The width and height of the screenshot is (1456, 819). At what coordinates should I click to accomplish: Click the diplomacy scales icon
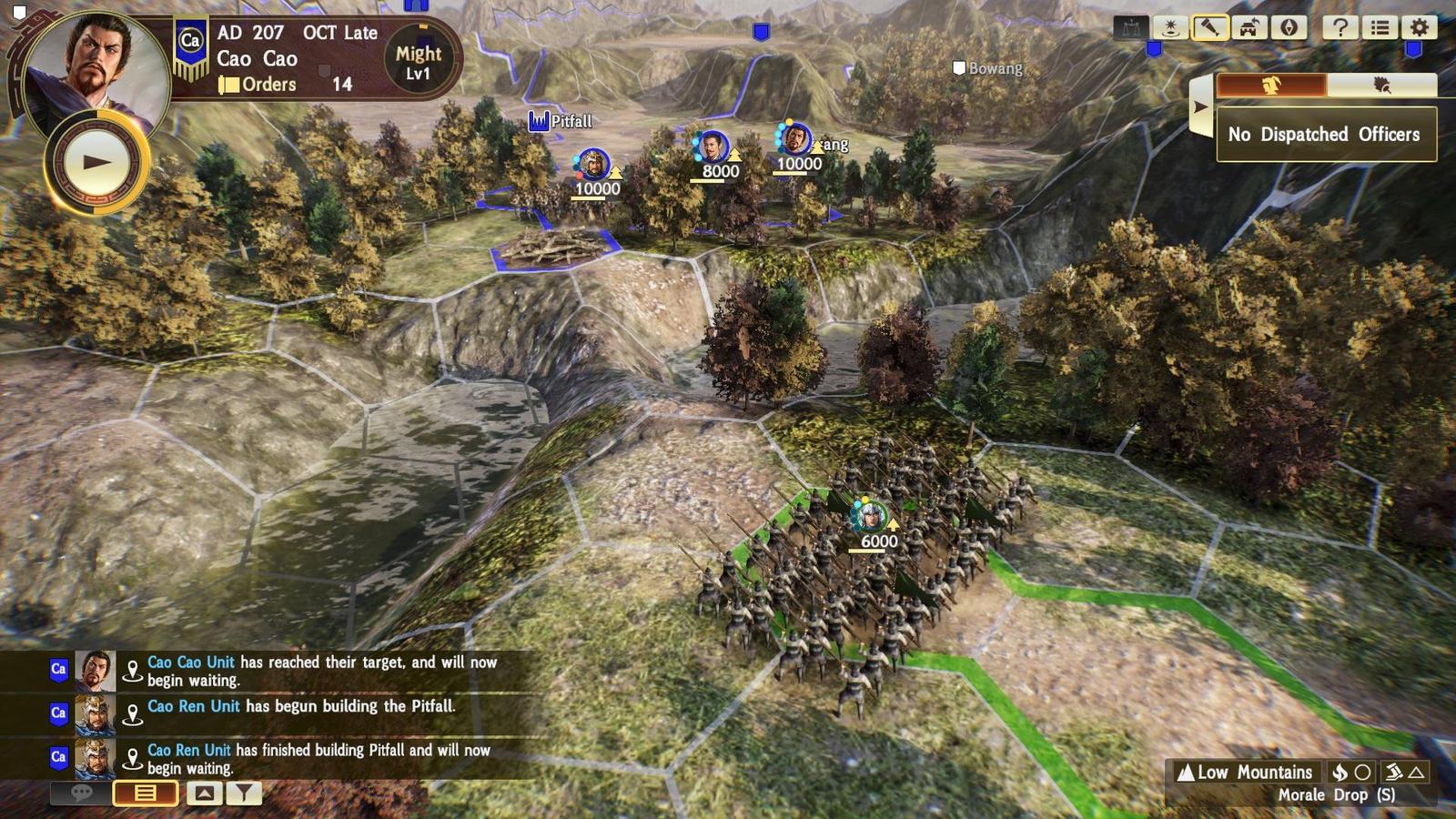1131,28
